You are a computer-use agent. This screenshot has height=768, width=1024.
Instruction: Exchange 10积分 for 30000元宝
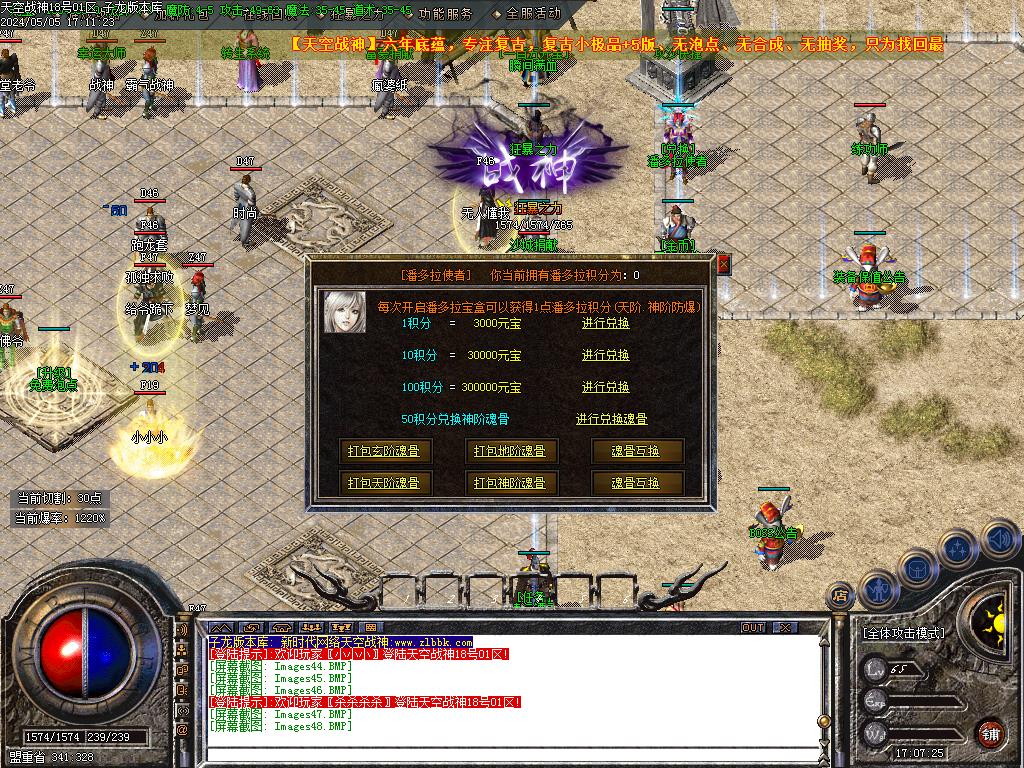pyautogui.click(x=605, y=355)
